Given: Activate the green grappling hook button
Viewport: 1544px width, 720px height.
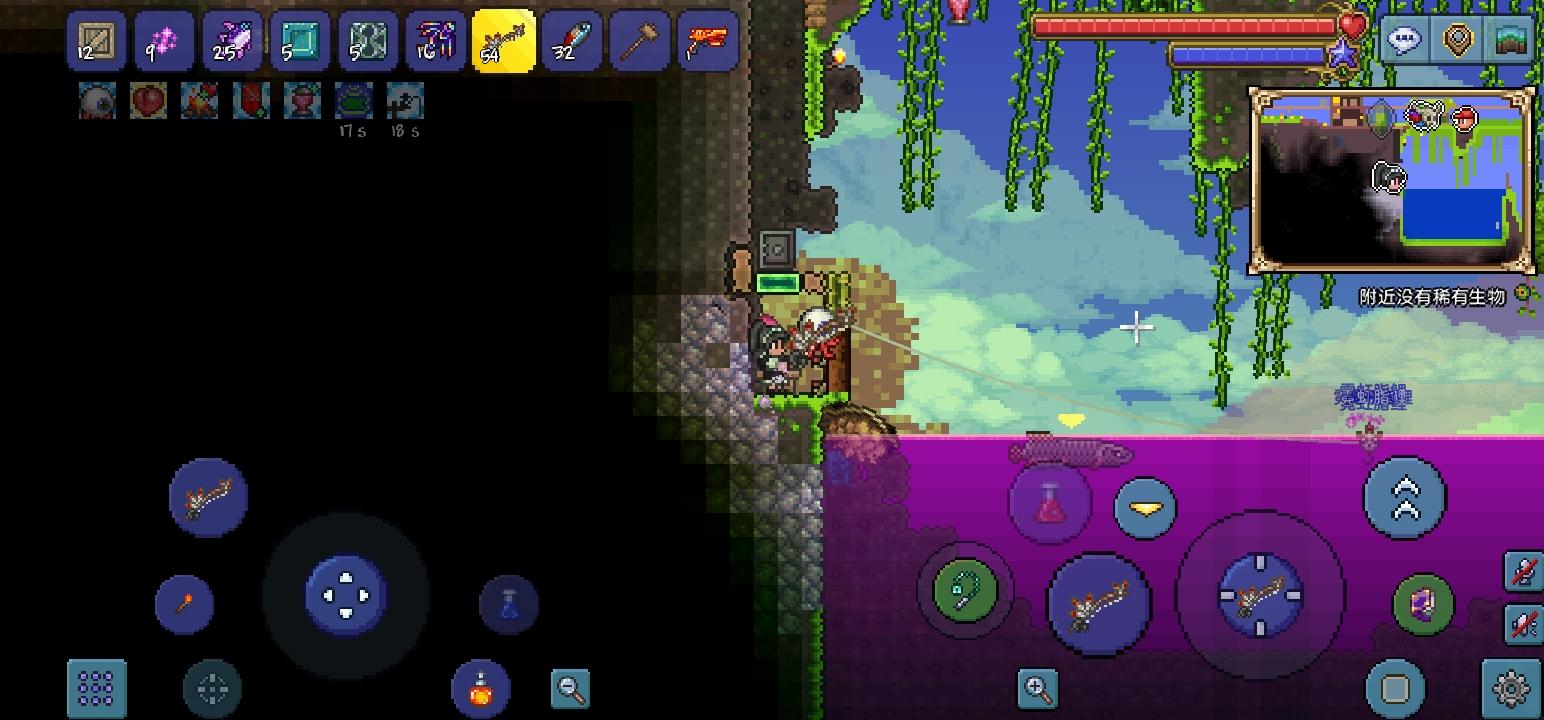Looking at the screenshot, I should (963, 591).
